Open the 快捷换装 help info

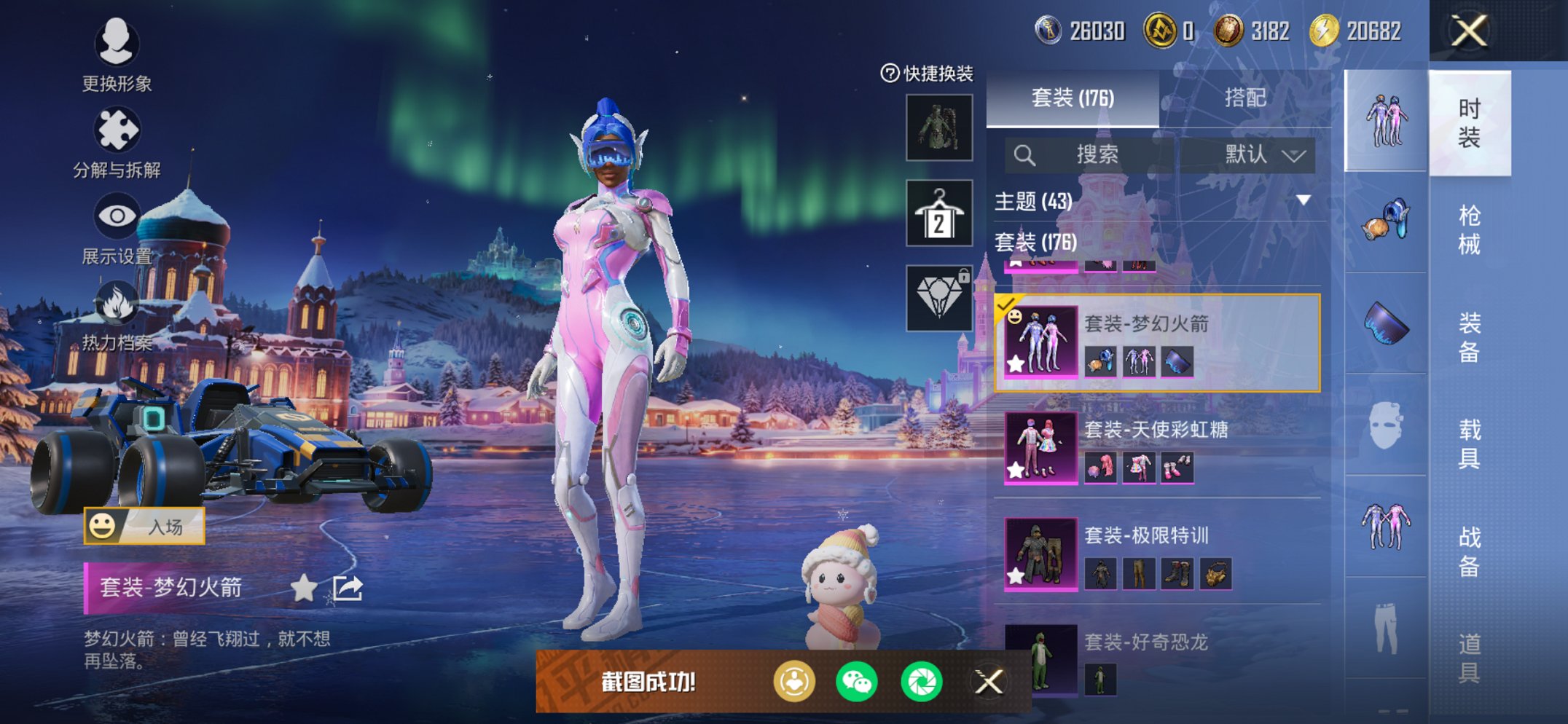tap(890, 73)
